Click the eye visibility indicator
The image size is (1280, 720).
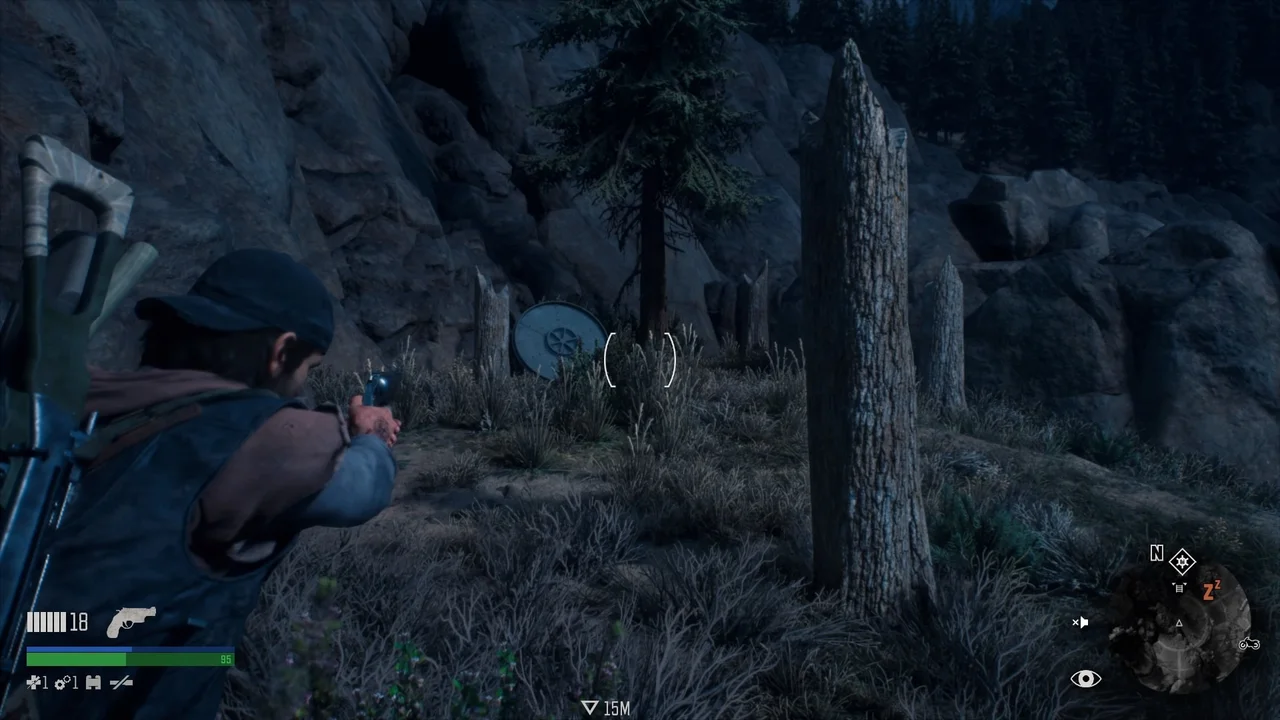pos(1085,679)
